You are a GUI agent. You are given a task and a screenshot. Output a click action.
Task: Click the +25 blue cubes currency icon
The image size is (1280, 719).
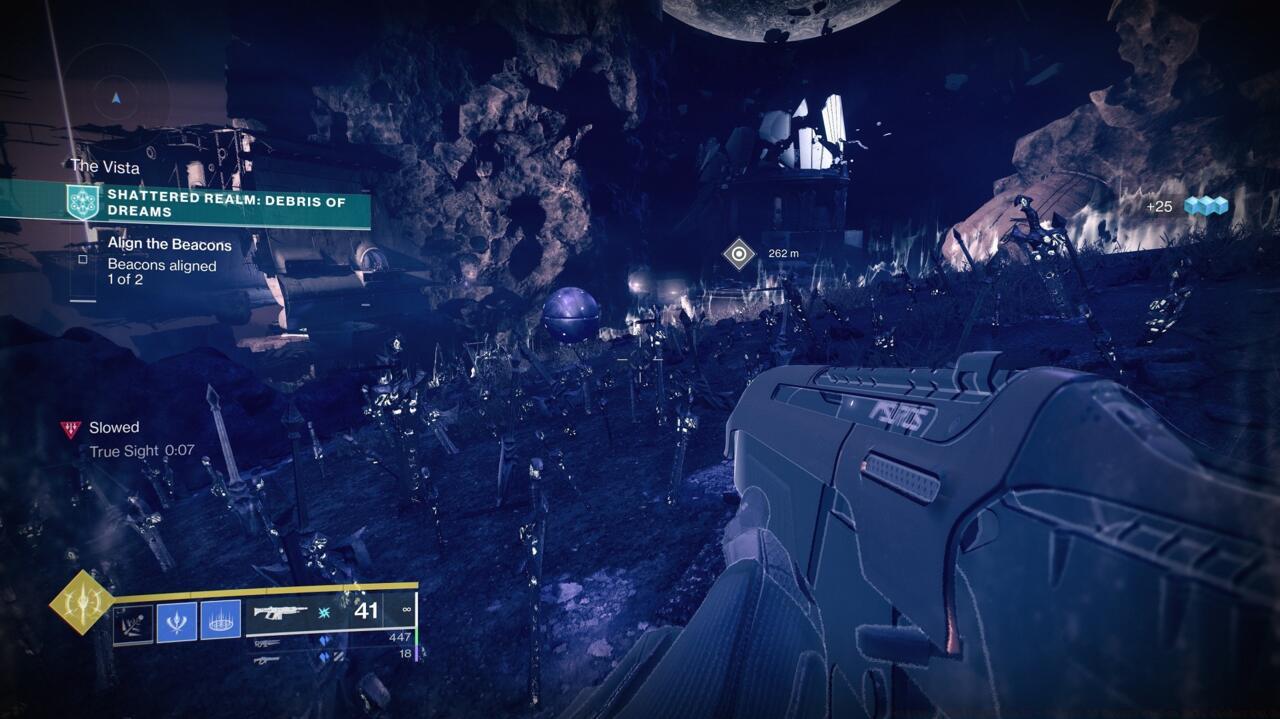click(1205, 206)
